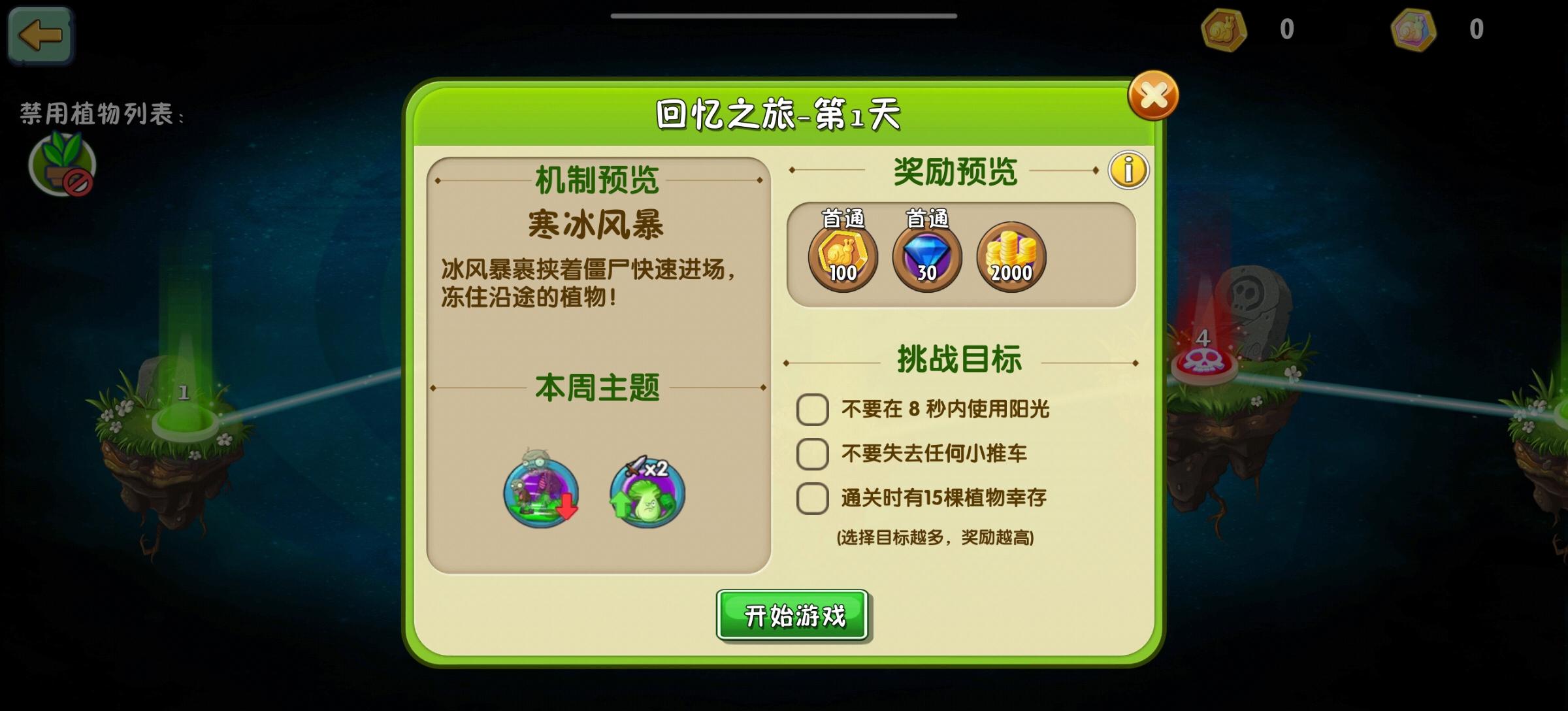Screen dimensions: 1568x711
Task: Check the 不要失去任何小推车 objective
Action: pos(812,454)
